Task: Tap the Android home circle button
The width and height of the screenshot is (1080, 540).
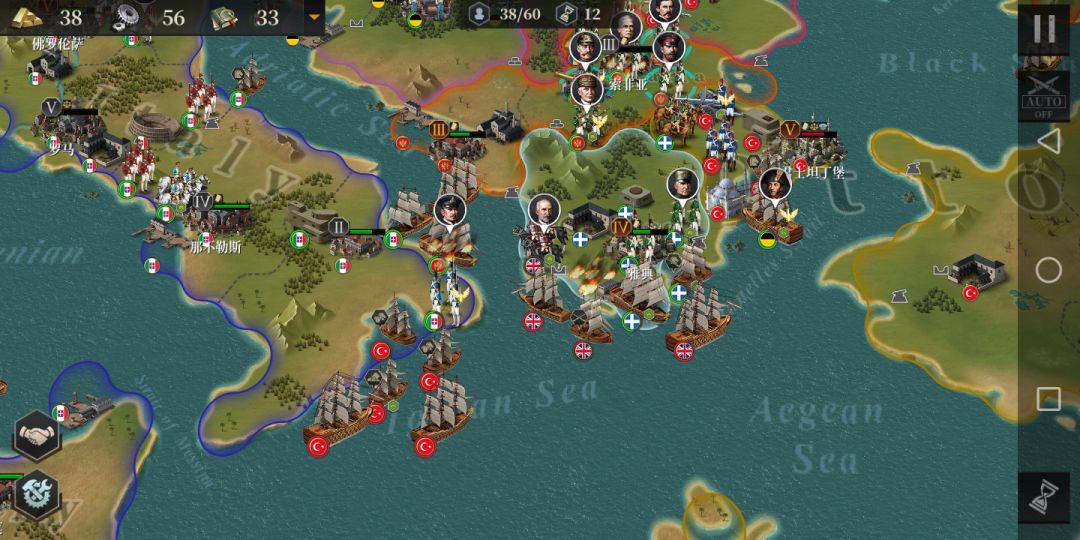Action: click(1048, 270)
